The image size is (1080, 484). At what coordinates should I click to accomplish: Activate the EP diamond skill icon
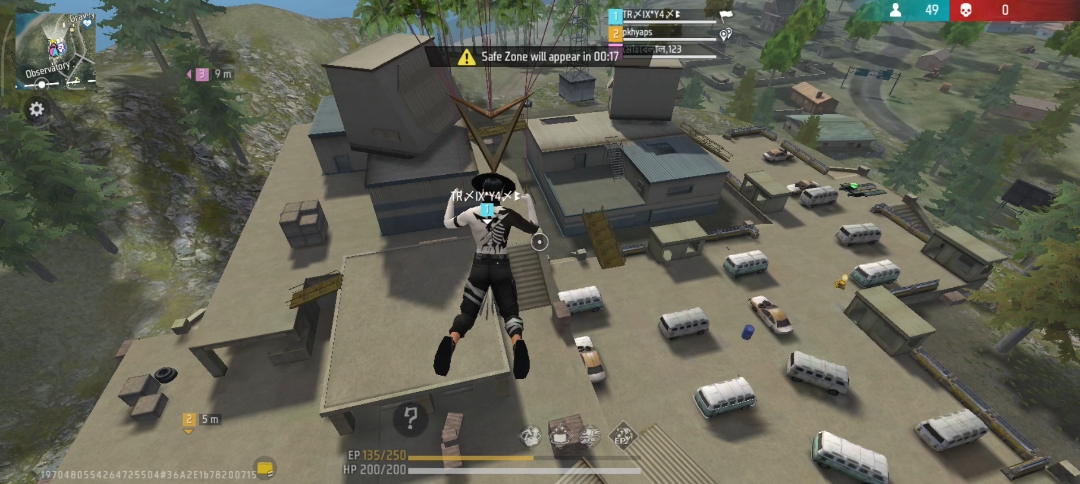point(621,434)
